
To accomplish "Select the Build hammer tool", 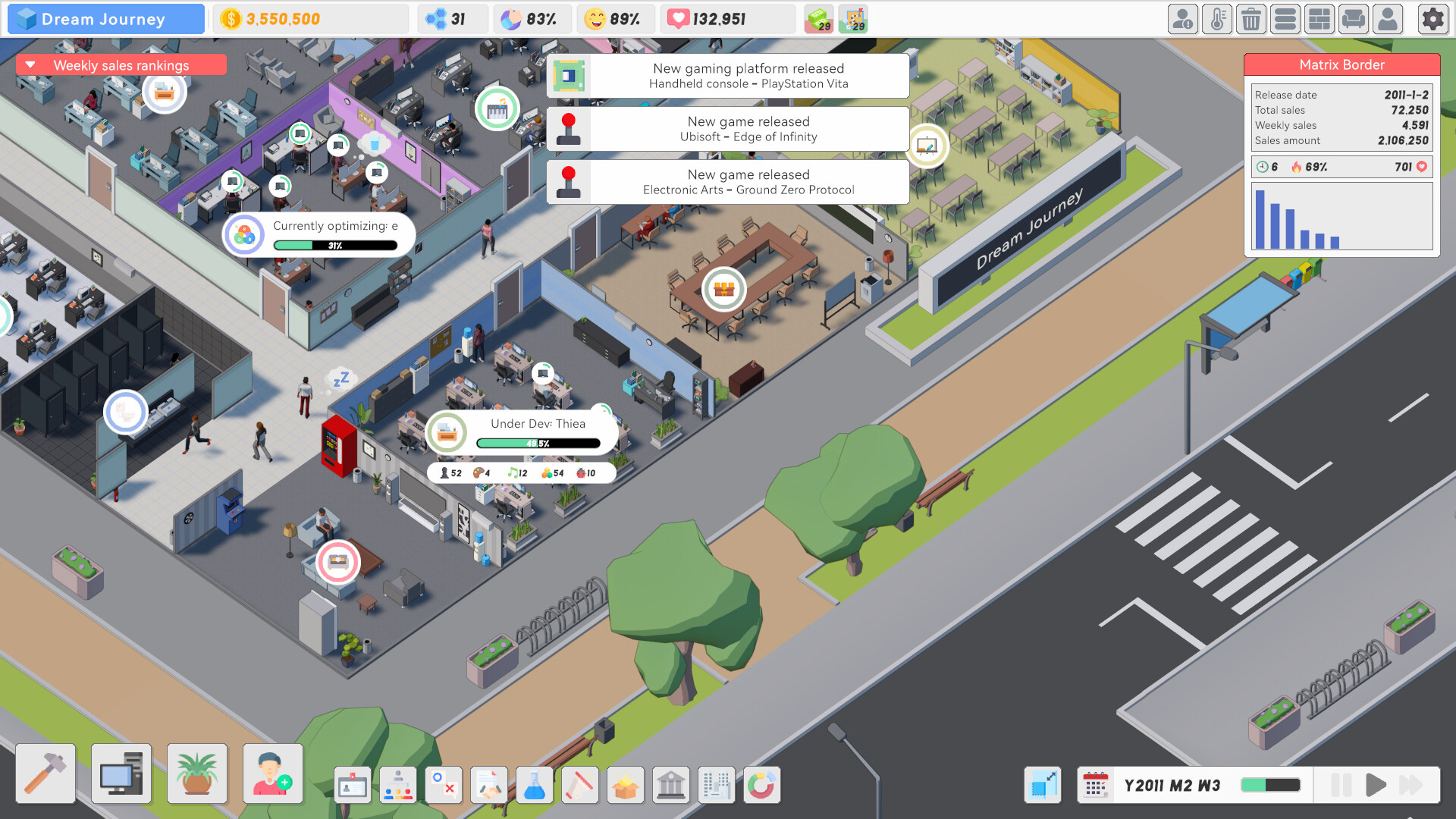I will click(45, 773).
